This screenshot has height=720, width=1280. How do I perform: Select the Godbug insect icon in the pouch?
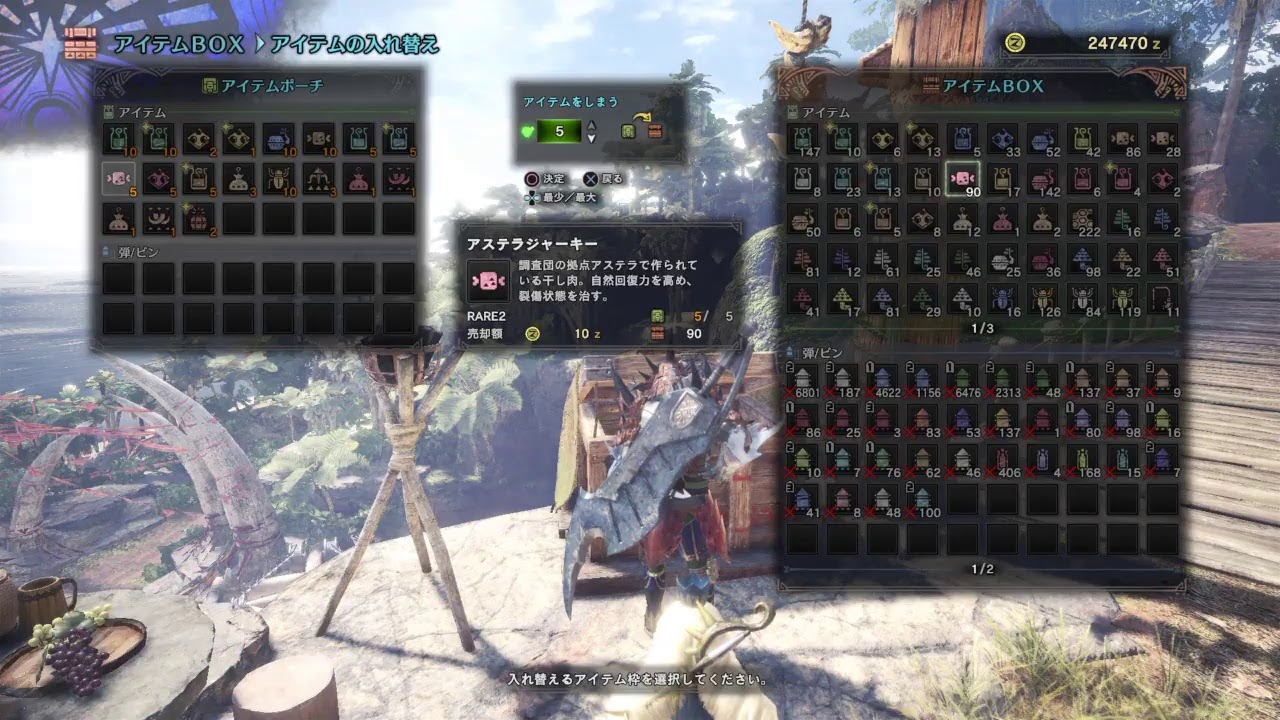point(278,180)
